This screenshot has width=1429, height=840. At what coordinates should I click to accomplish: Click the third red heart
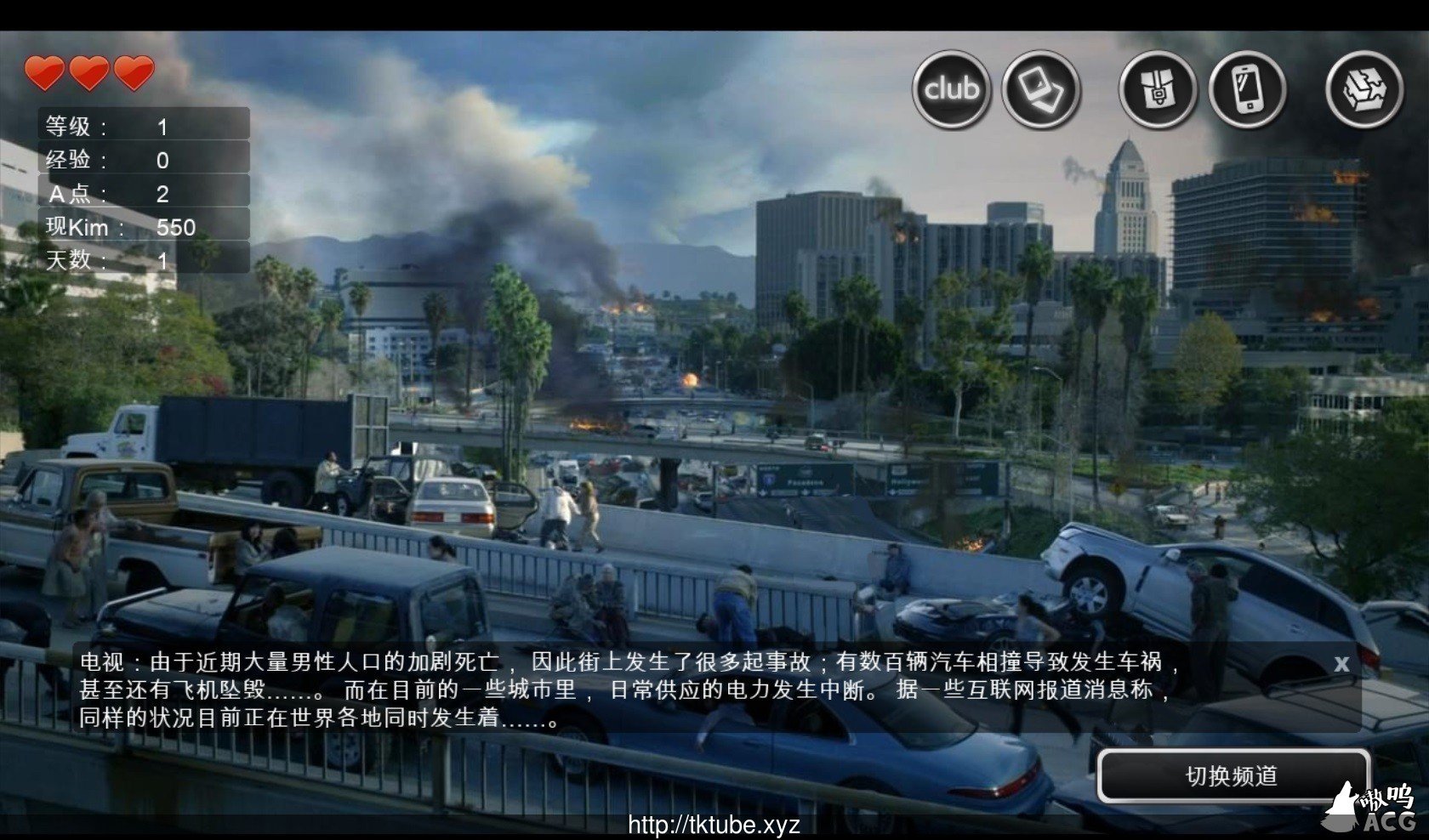click(x=134, y=75)
